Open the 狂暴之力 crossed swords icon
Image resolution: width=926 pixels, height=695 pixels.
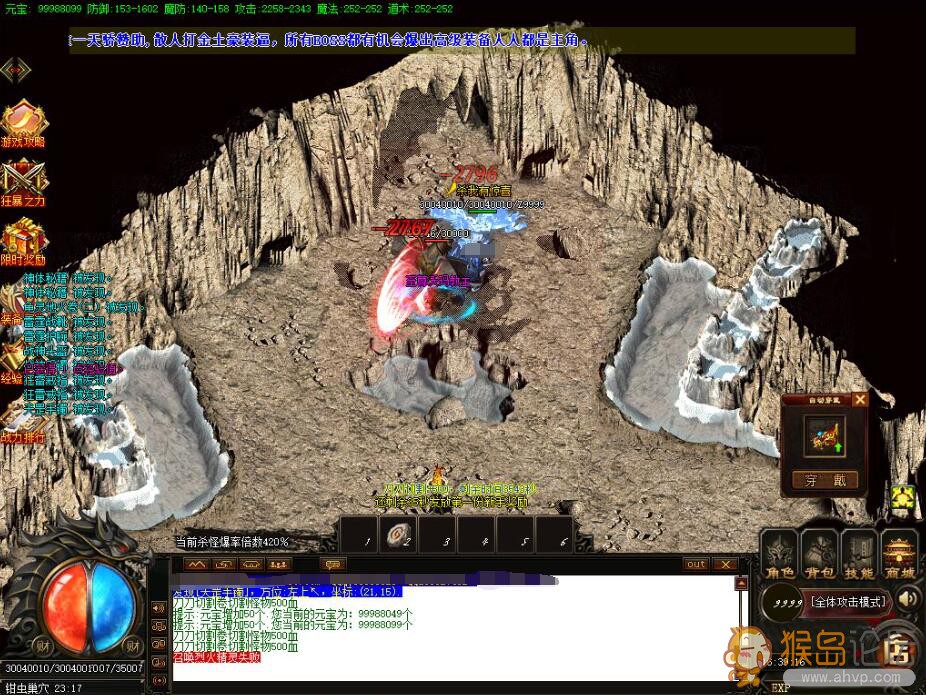click(x=22, y=180)
